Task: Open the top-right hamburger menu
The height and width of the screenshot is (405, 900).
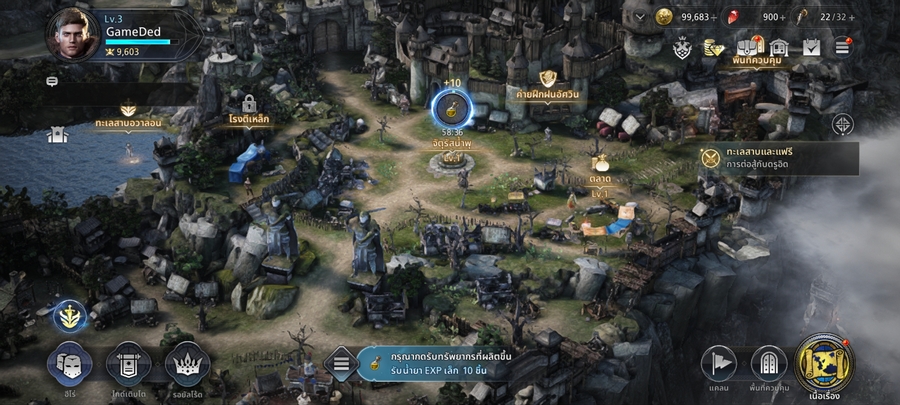Action: [x=843, y=47]
